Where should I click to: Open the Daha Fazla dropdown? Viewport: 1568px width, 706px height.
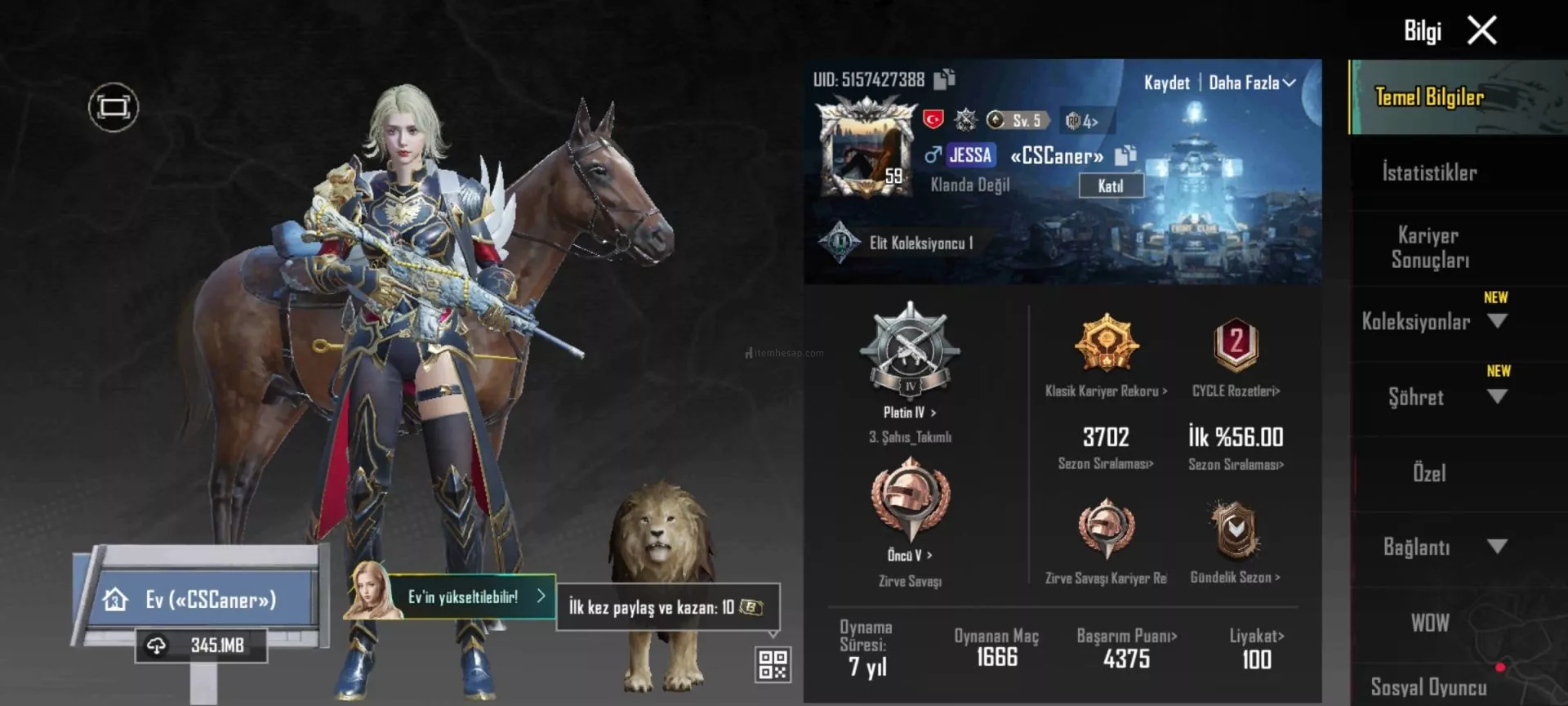click(x=1251, y=83)
